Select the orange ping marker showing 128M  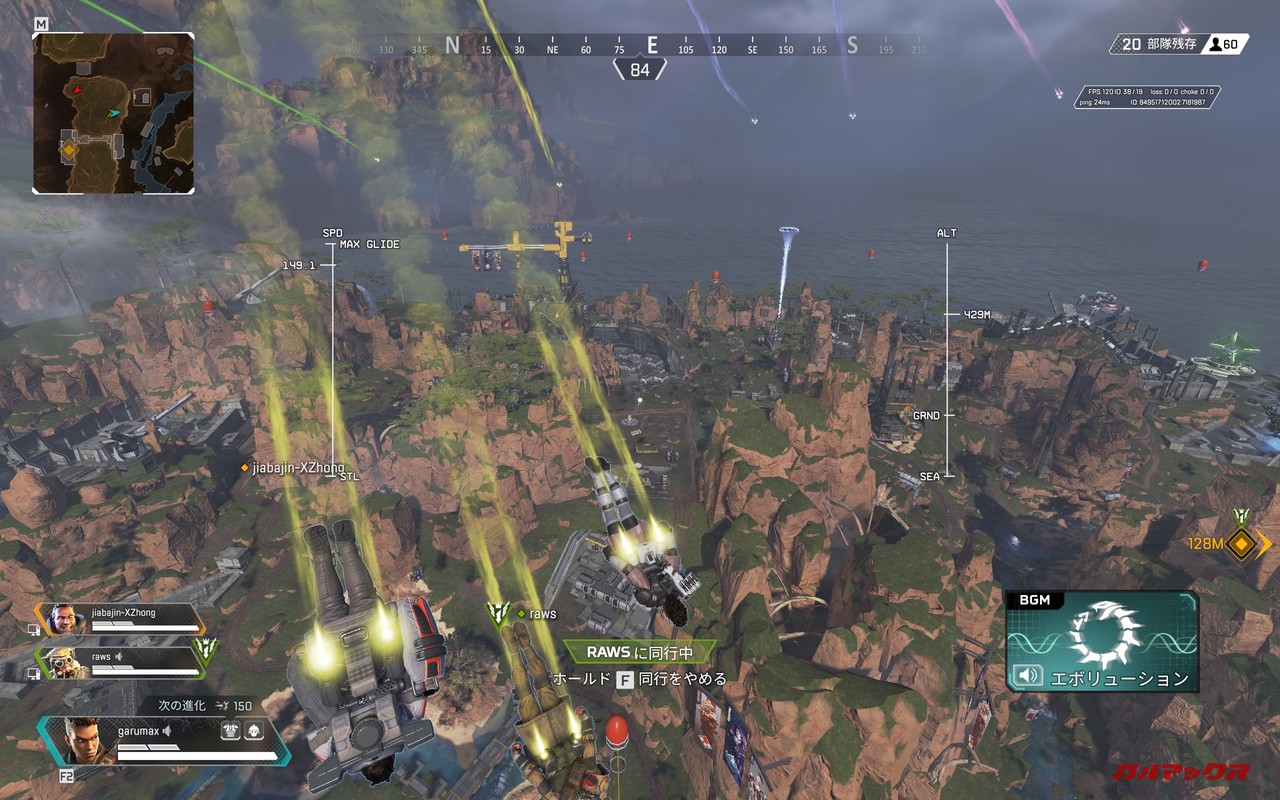pyautogui.click(x=1242, y=544)
